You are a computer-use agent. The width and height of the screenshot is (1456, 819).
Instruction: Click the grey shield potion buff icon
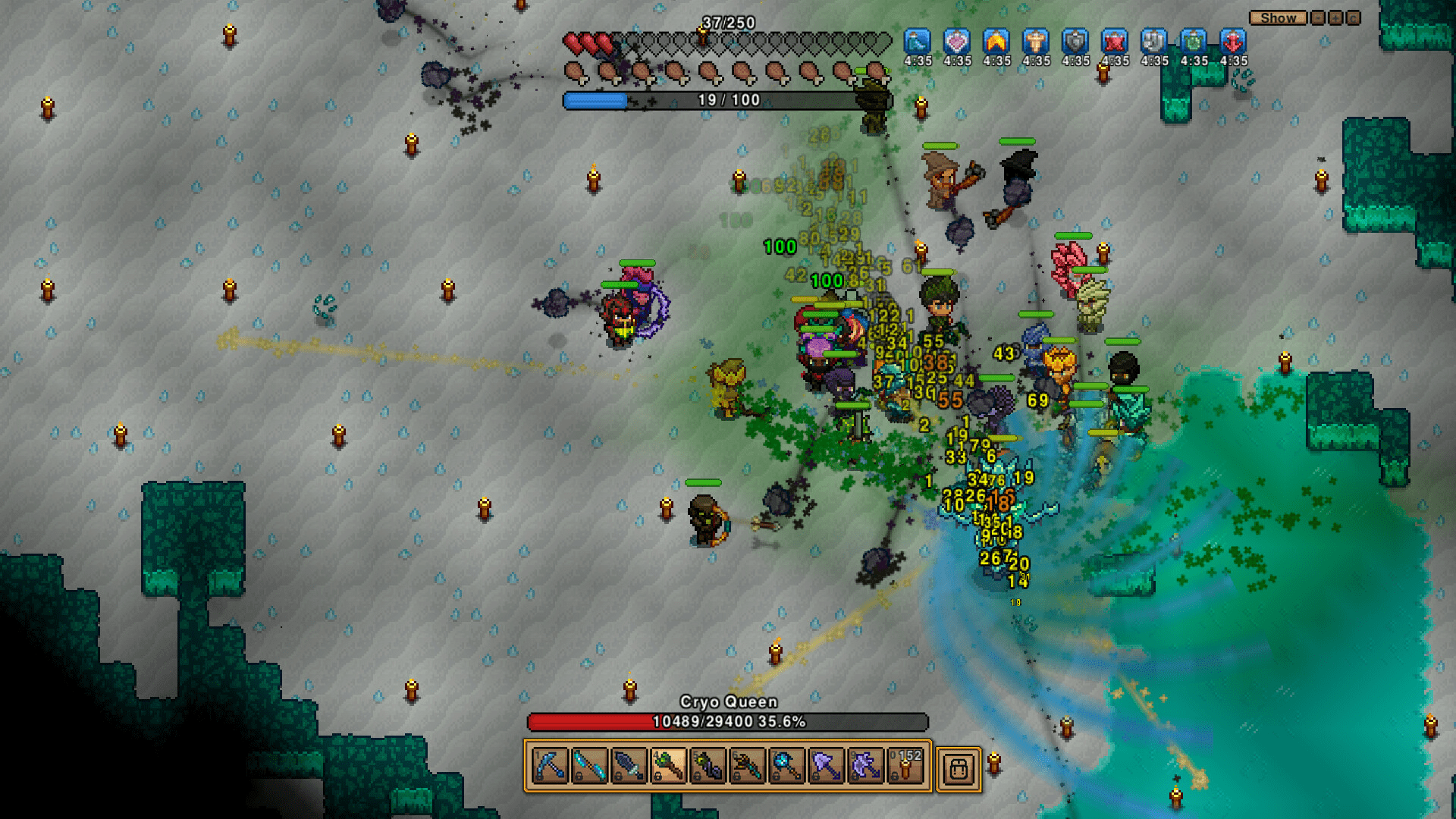click(1075, 42)
